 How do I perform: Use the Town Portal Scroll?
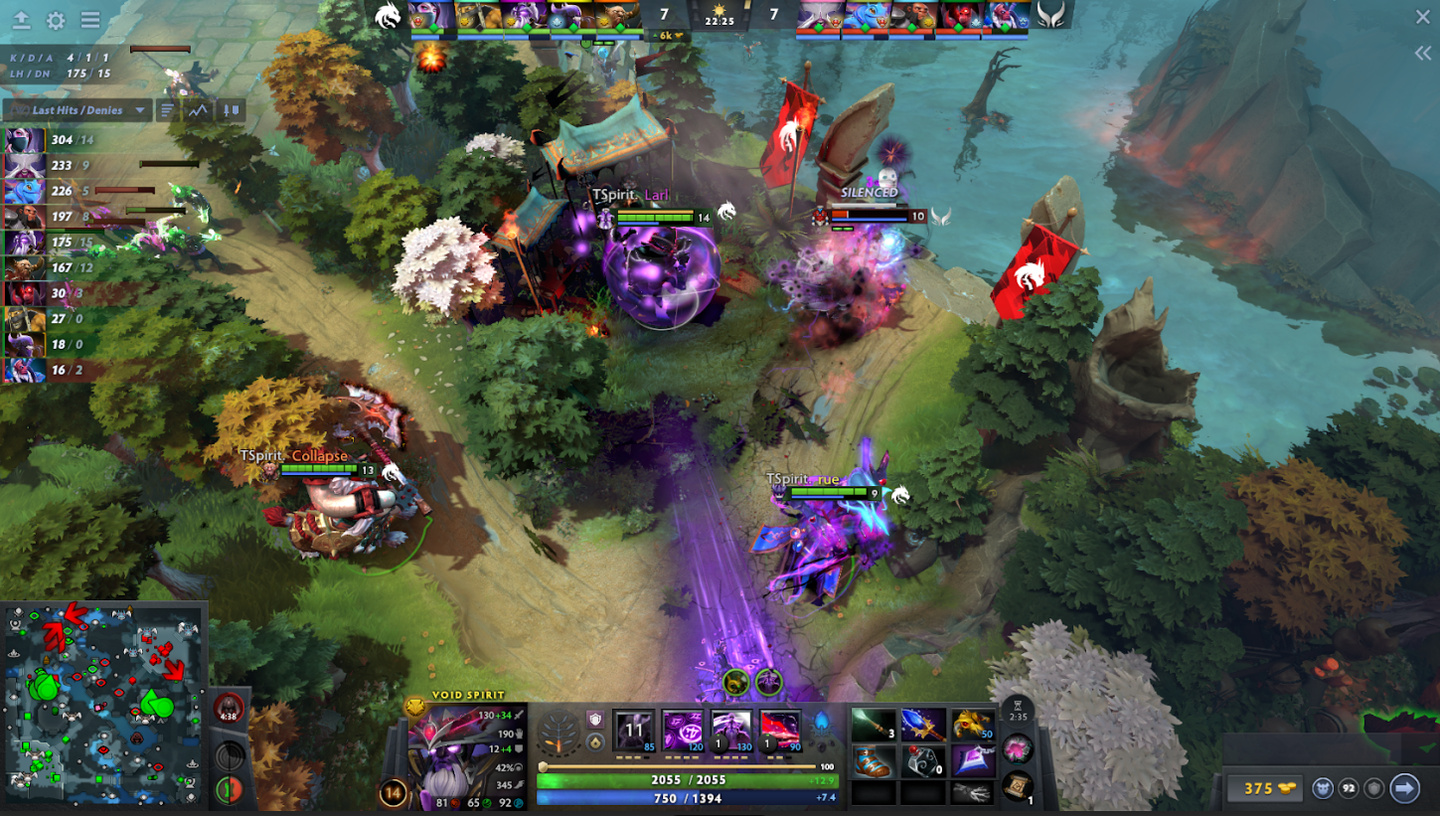[x=1018, y=785]
